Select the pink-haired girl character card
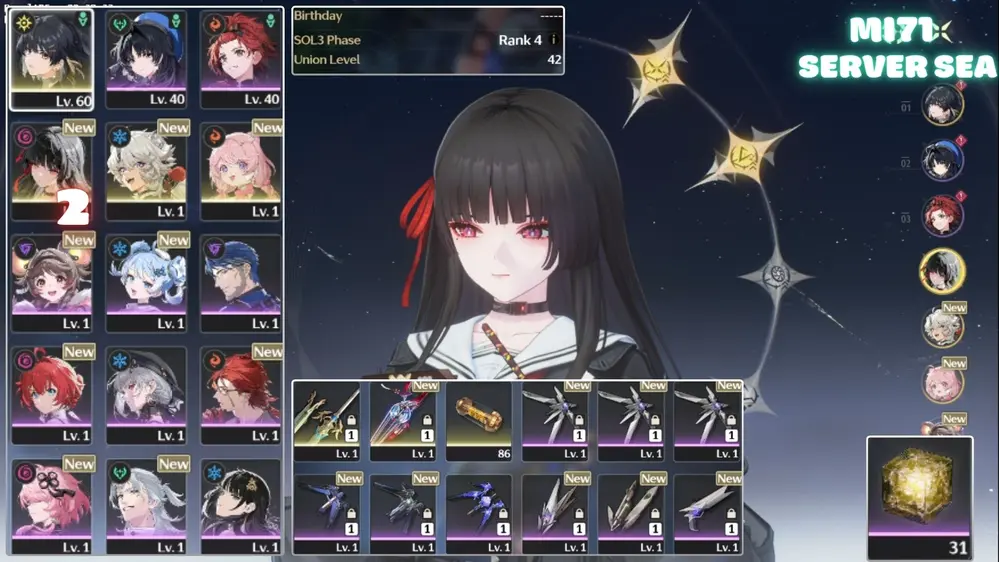Viewport: 999px width, 562px height. [x=241, y=170]
